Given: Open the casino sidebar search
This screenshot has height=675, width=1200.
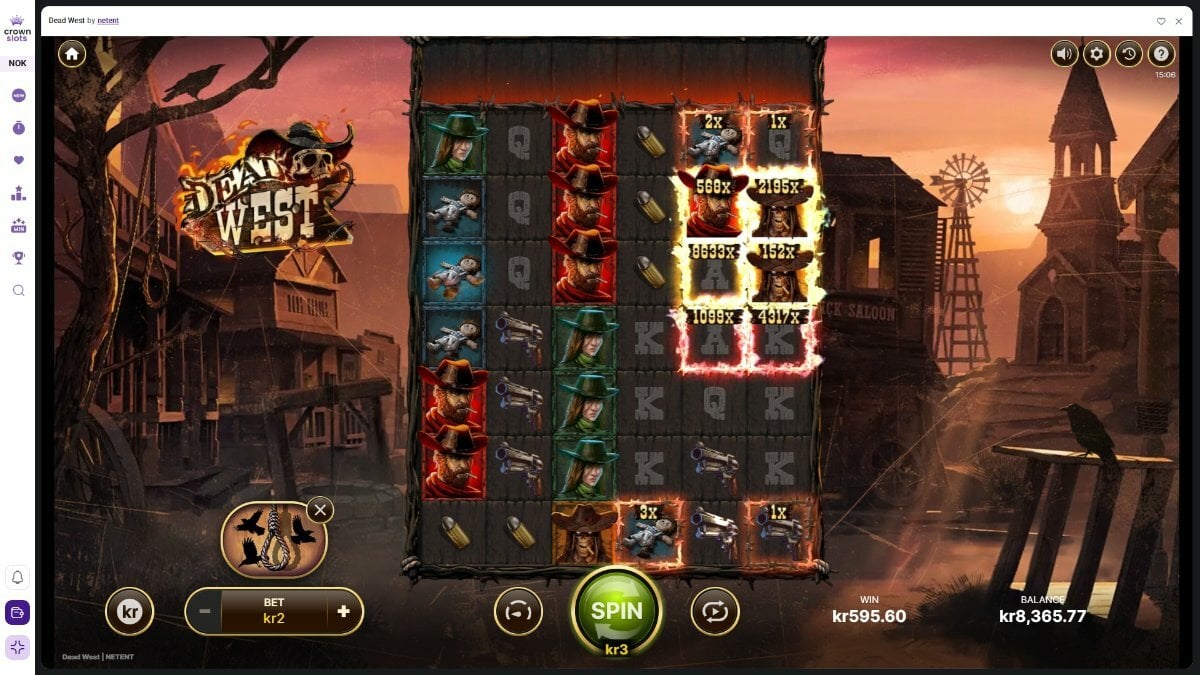Looking at the screenshot, I should tap(18, 290).
